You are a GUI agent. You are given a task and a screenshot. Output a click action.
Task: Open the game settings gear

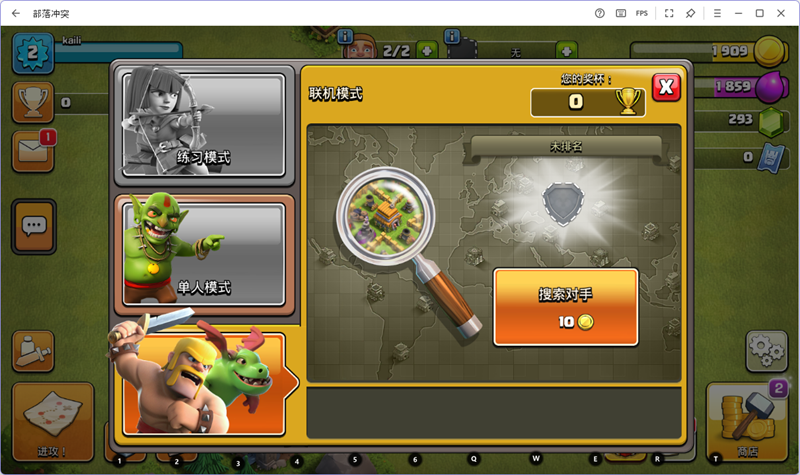766,350
